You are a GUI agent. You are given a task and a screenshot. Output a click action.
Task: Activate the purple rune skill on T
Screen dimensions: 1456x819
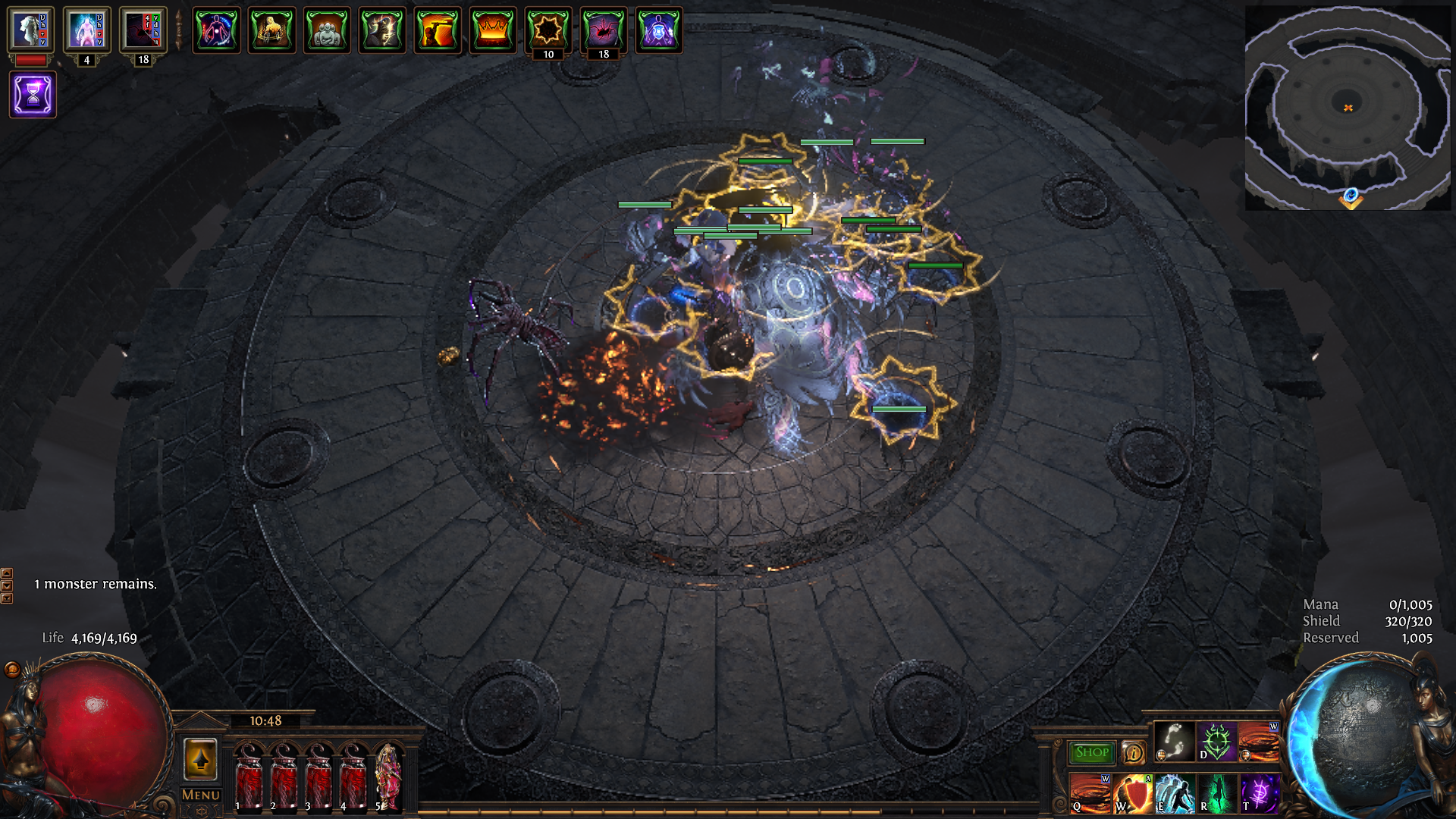tap(1259, 792)
